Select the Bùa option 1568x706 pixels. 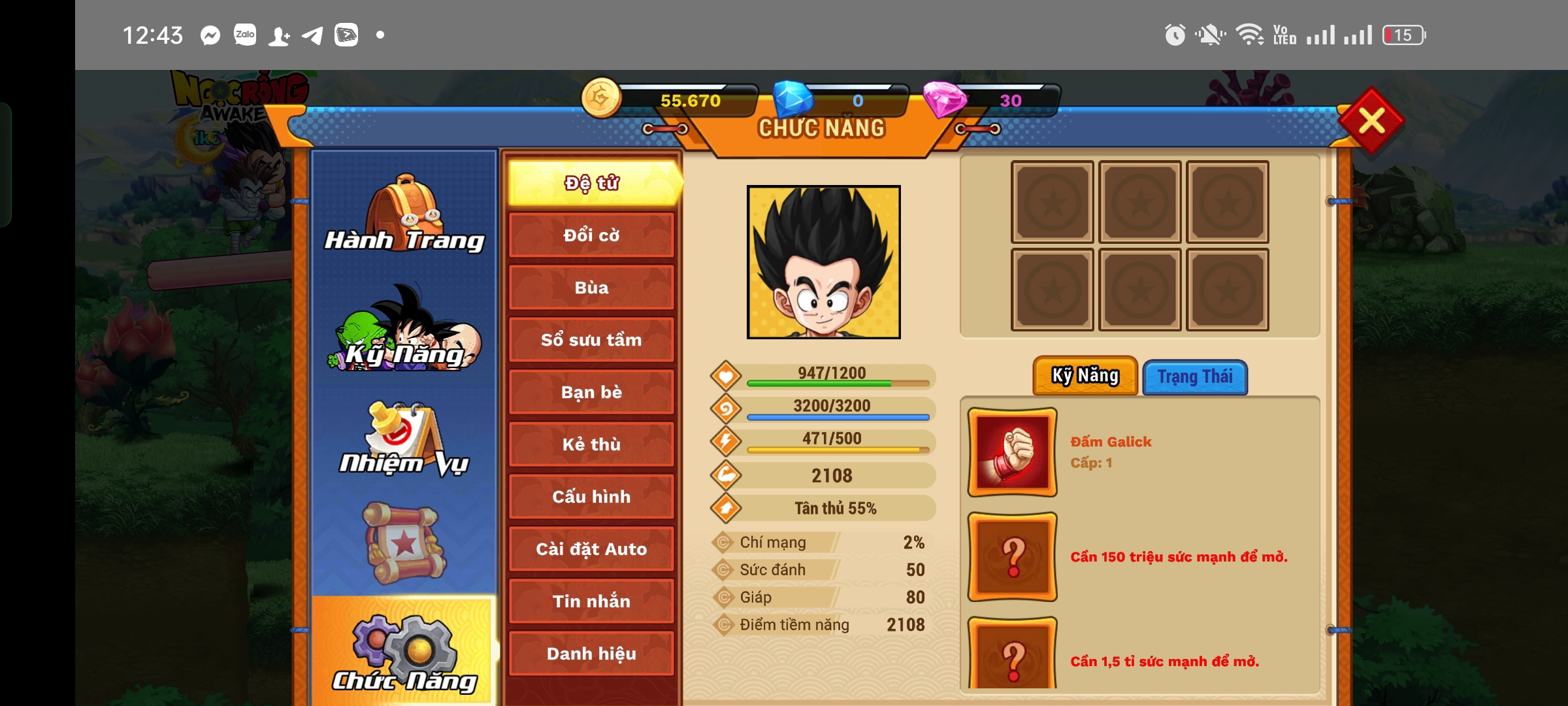[x=591, y=287]
